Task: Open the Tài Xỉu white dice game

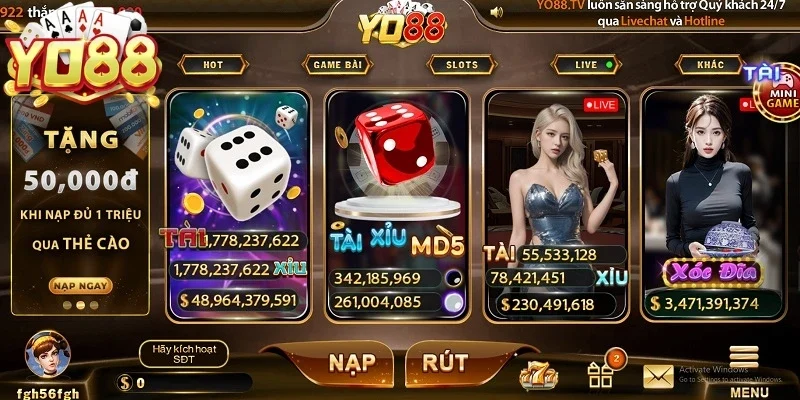Action: click(240, 200)
